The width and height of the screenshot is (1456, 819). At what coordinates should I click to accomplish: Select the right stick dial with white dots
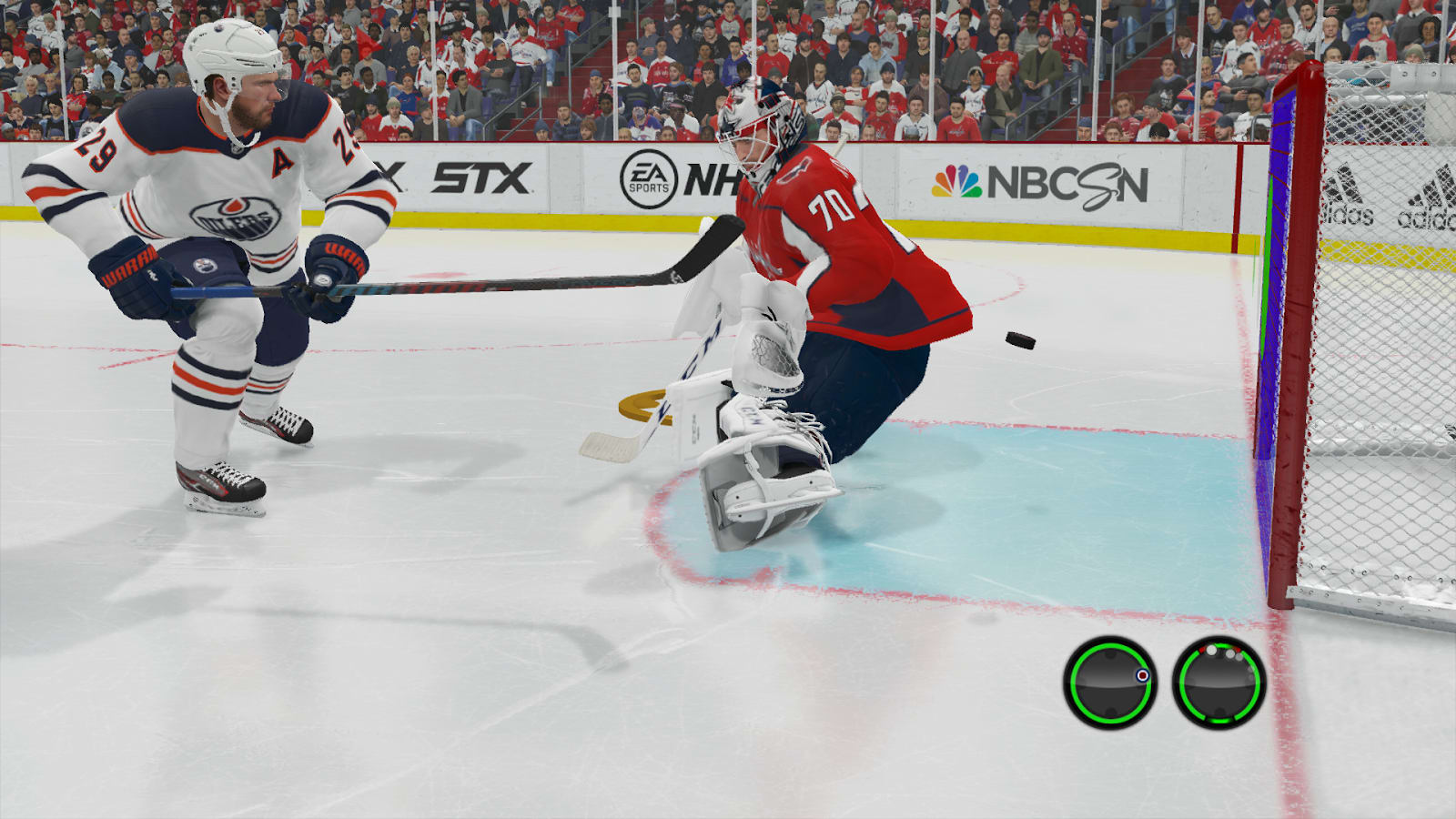click(1218, 682)
